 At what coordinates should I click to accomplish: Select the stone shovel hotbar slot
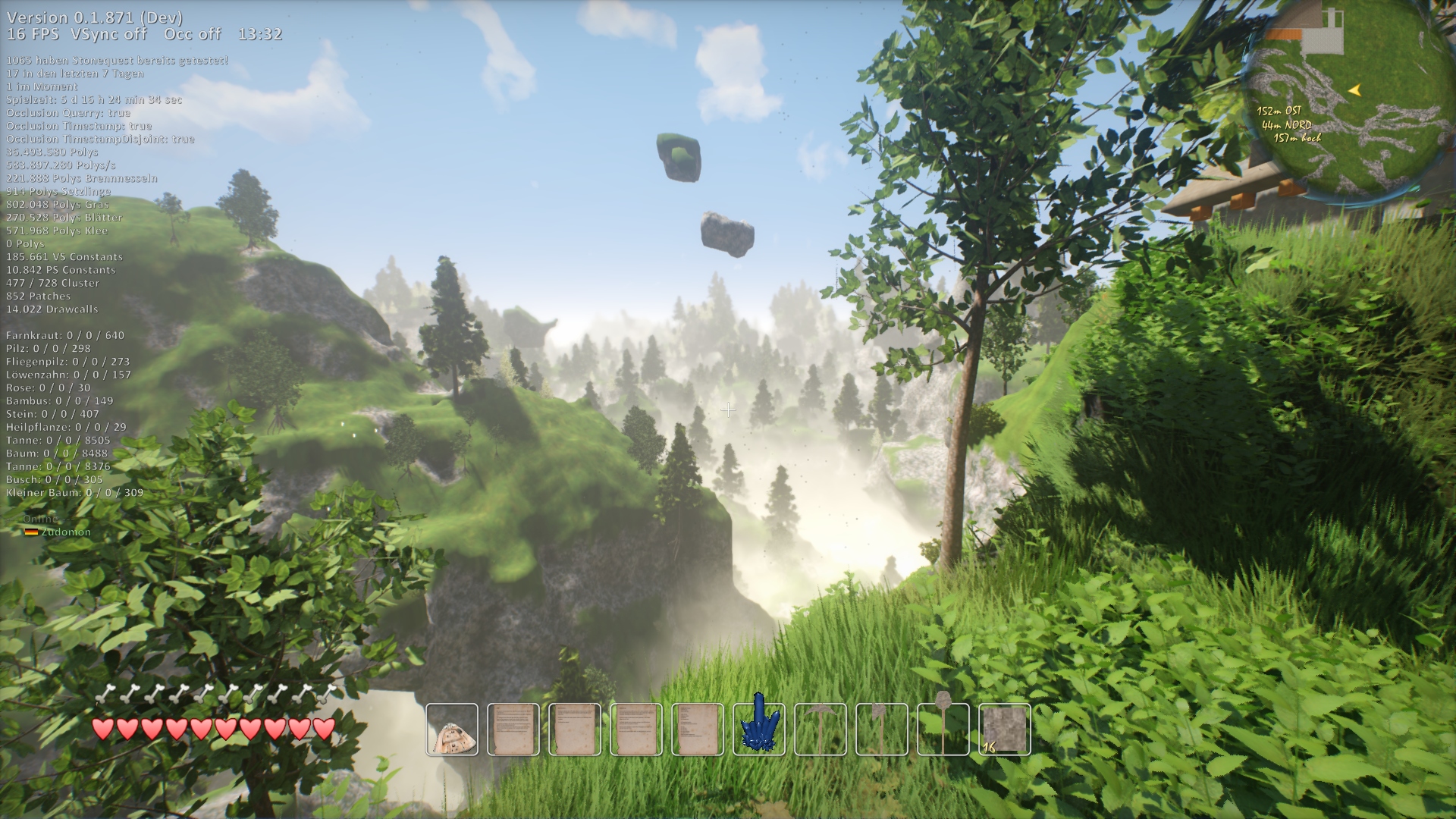tap(943, 730)
